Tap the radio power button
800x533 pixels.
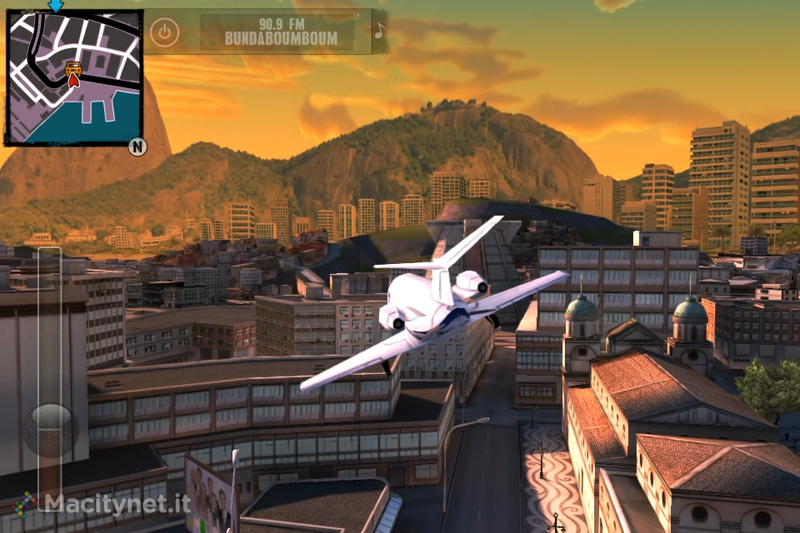click(x=164, y=32)
